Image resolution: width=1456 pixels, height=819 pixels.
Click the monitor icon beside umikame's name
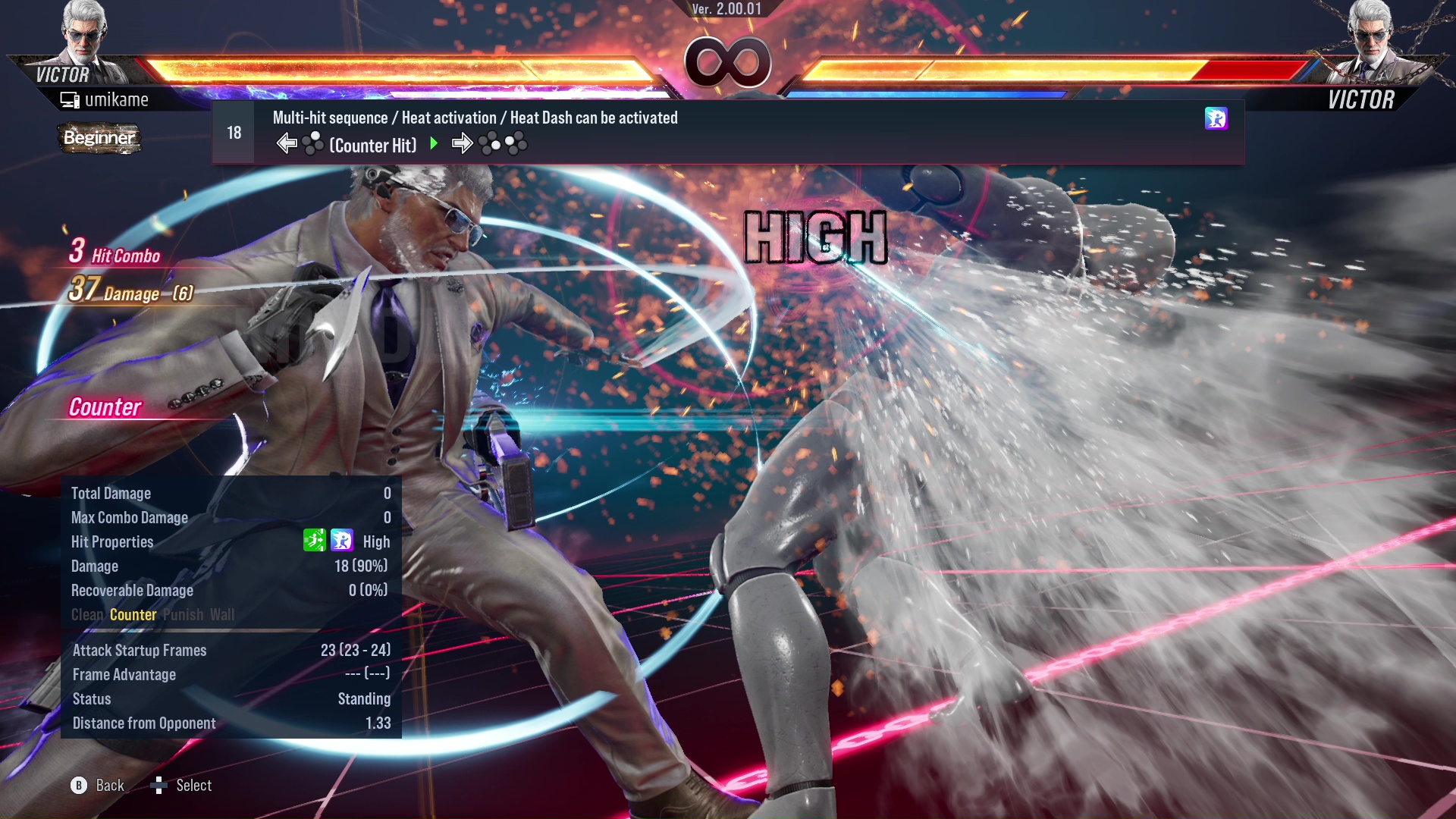pos(69,99)
